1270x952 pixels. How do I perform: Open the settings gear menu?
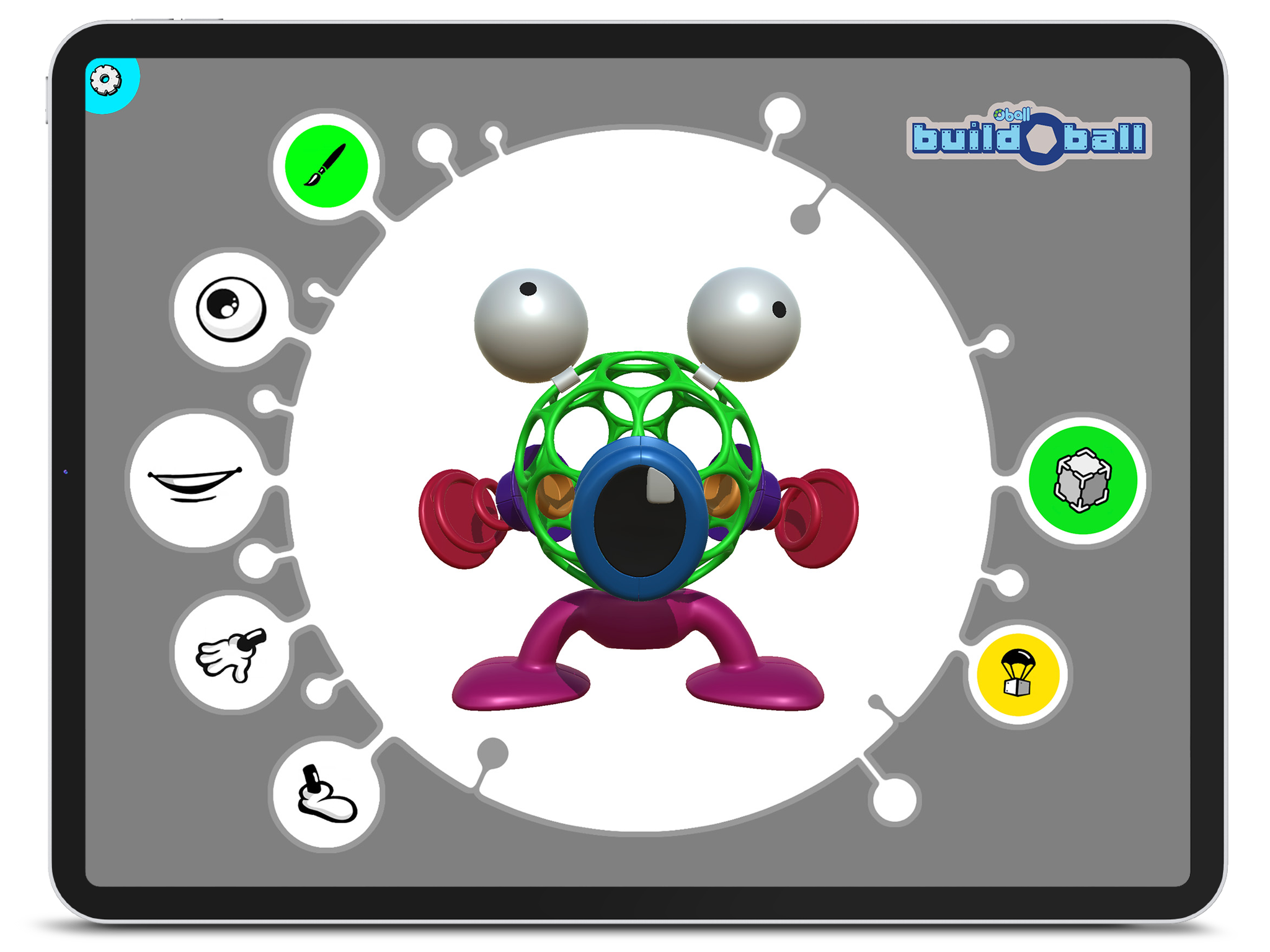[105, 79]
